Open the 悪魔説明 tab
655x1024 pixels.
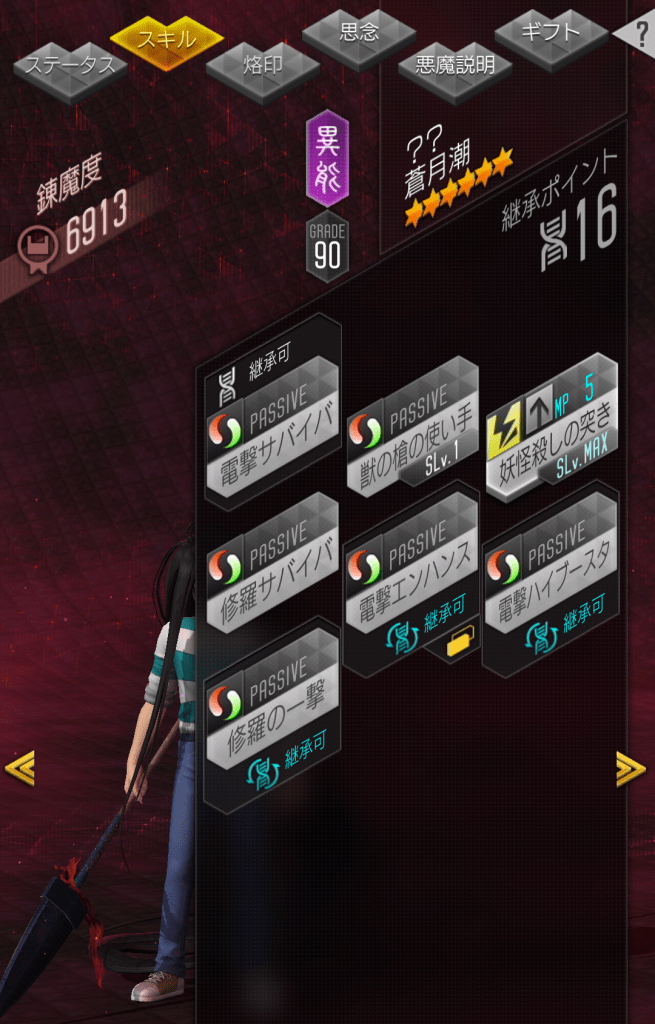point(455,67)
